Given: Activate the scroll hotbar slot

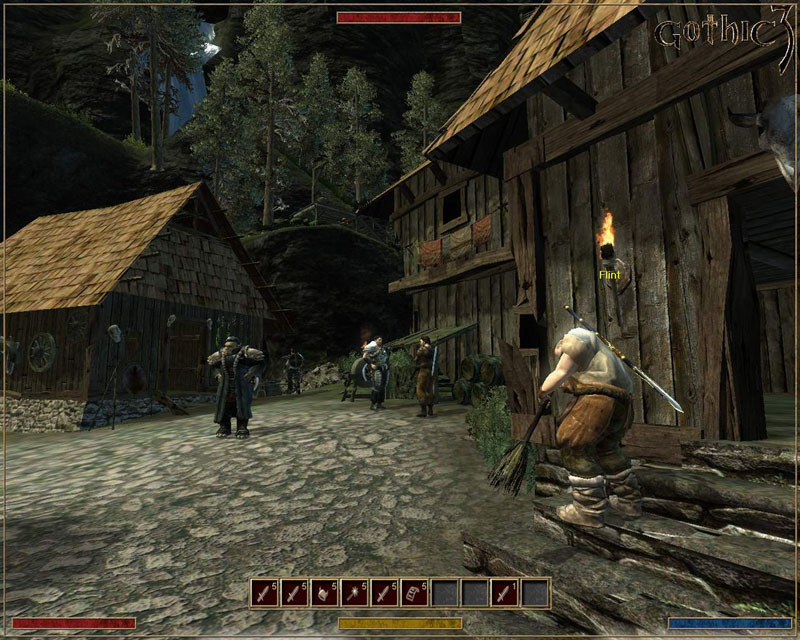Looking at the screenshot, I should (415, 593).
